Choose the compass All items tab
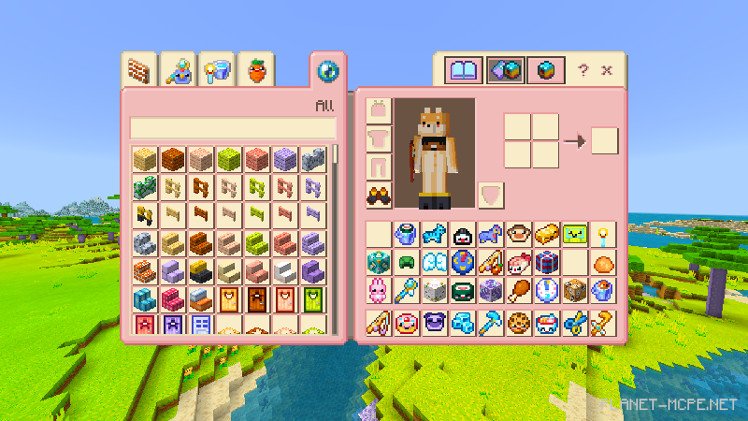Image resolution: width=748 pixels, height=421 pixels. click(x=328, y=70)
